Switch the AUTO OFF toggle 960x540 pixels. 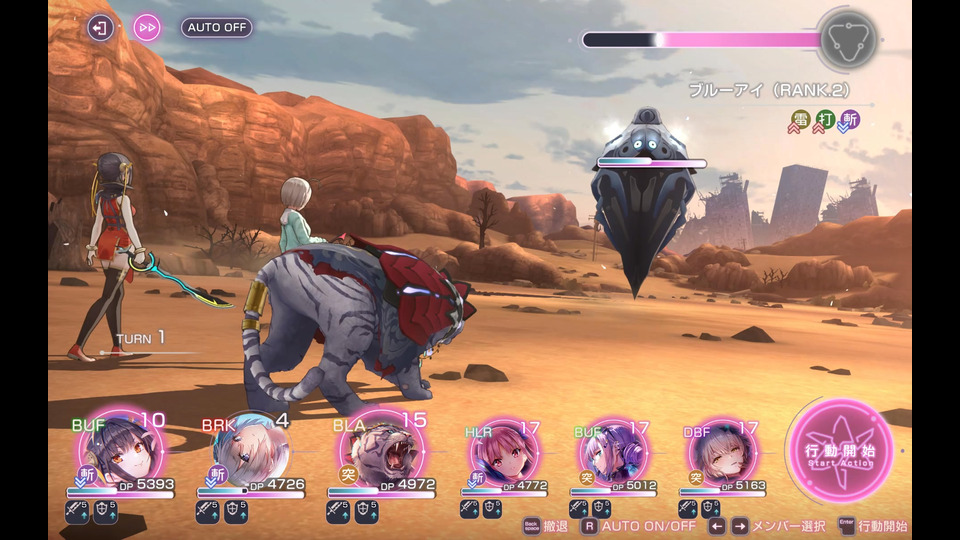pos(217,27)
